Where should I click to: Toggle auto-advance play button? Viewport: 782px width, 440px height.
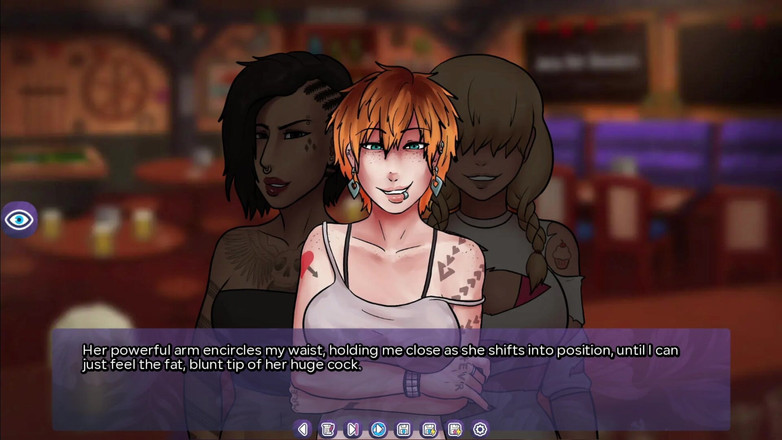tap(378, 429)
